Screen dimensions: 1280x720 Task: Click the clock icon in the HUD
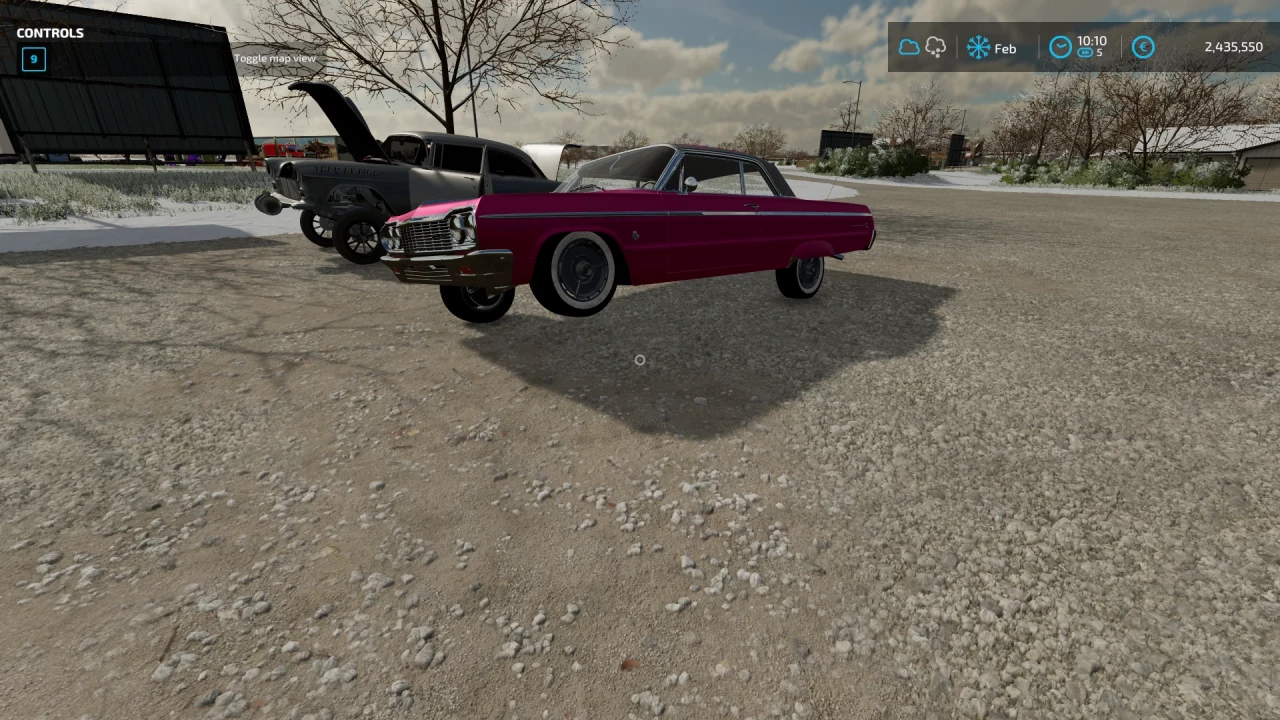pos(1060,47)
